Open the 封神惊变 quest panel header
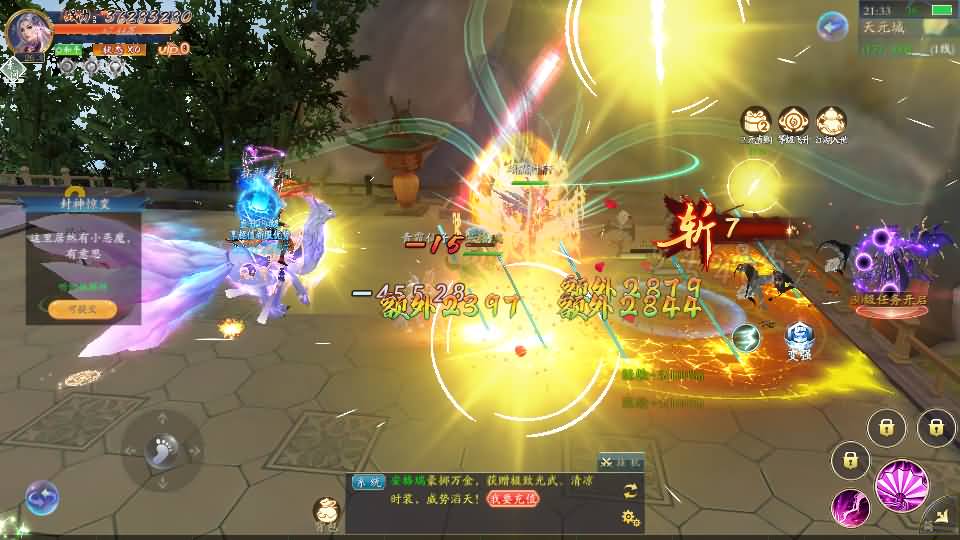Screen dimensions: 960x540 pyautogui.click(x=82, y=204)
